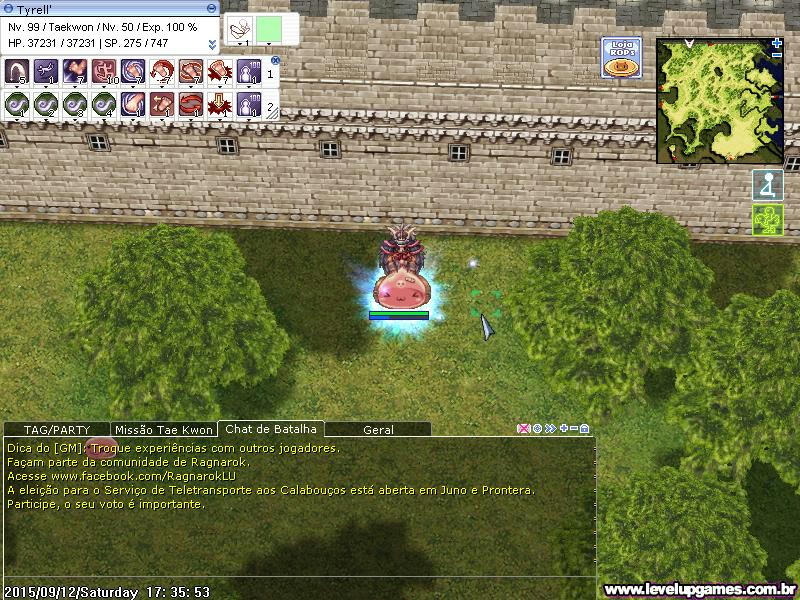
Task: Lock the chat window with padlock icon
Action: pyautogui.click(x=585, y=429)
